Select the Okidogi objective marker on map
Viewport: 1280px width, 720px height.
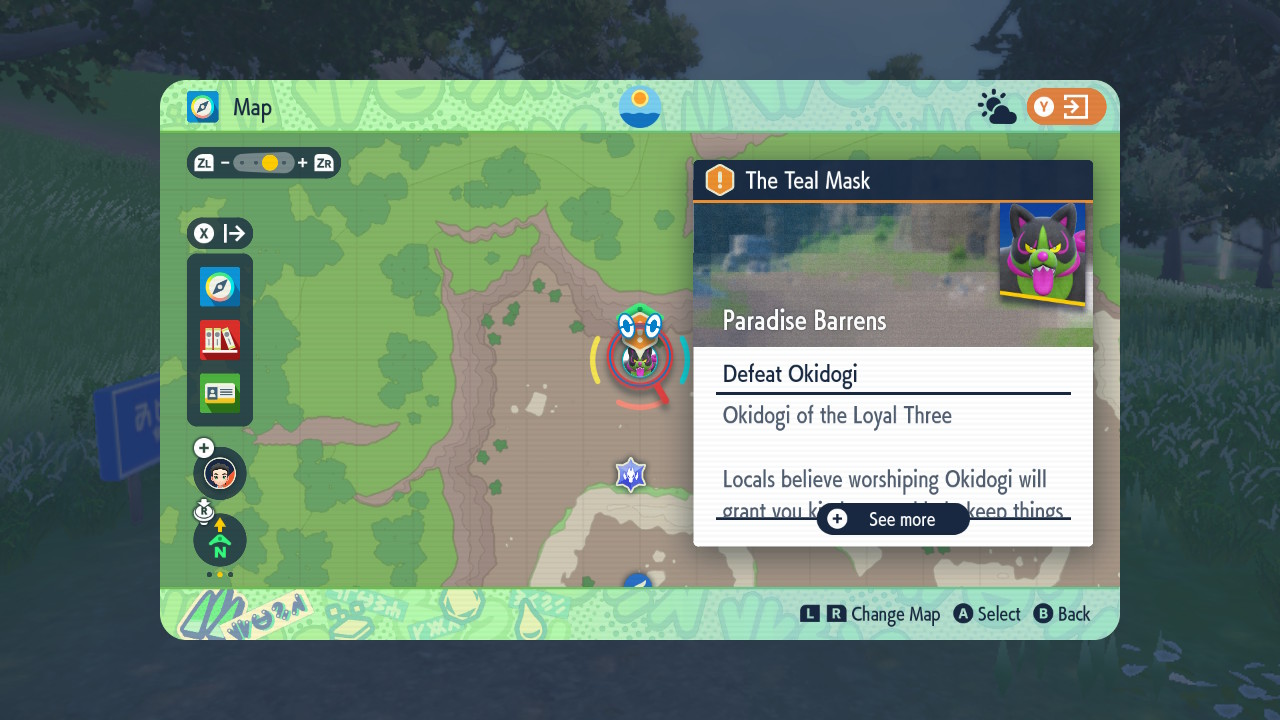point(637,356)
